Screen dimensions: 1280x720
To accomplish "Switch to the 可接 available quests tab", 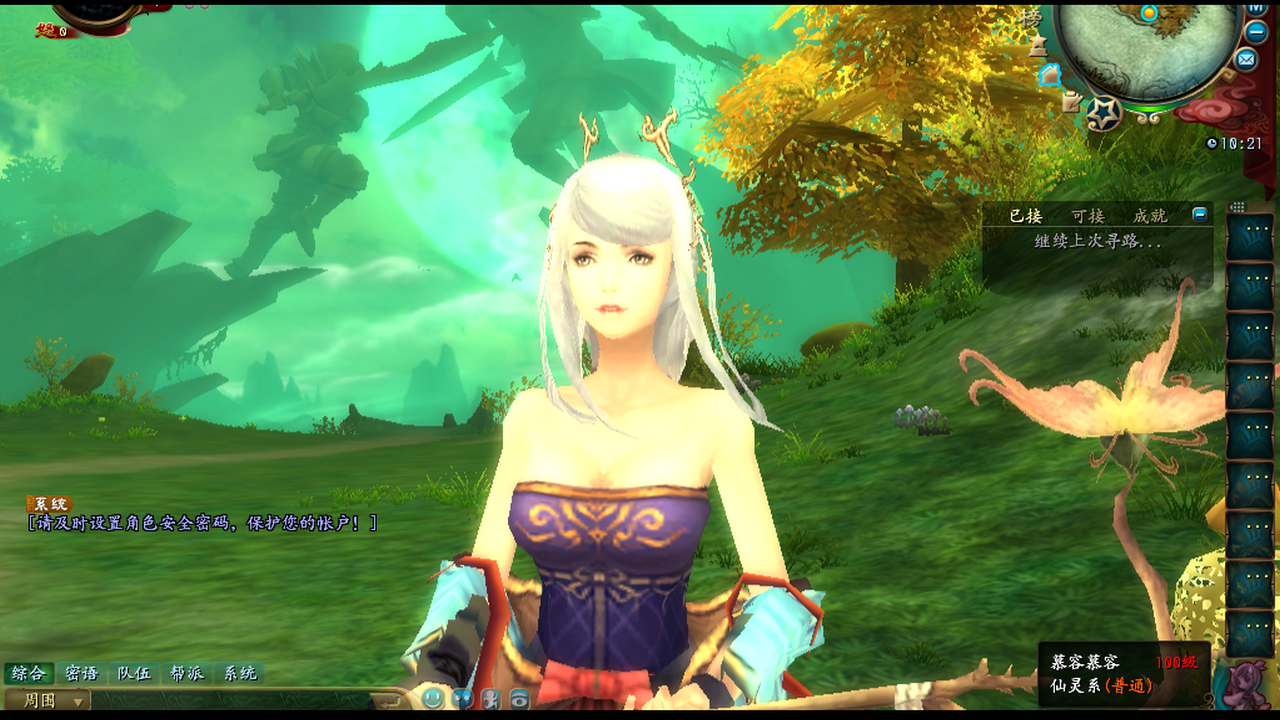I will tap(1088, 215).
